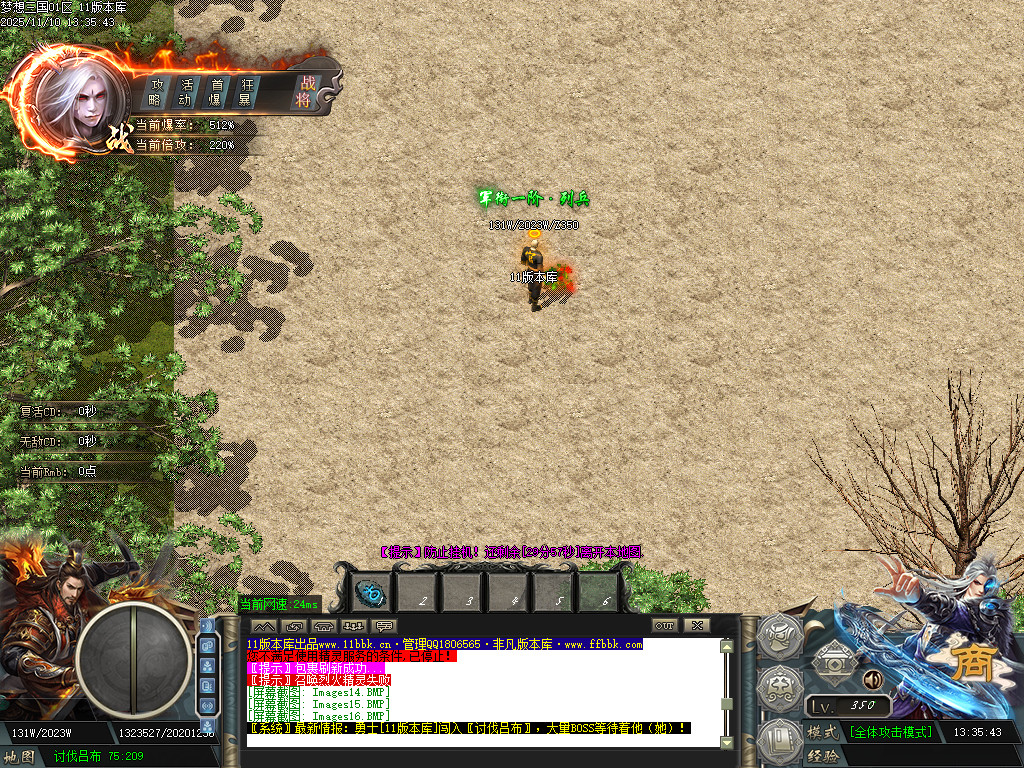Viewport: 1024px width, 768px height.
Task: Select the 首爆 first-drop button
Action: (216, 91)
